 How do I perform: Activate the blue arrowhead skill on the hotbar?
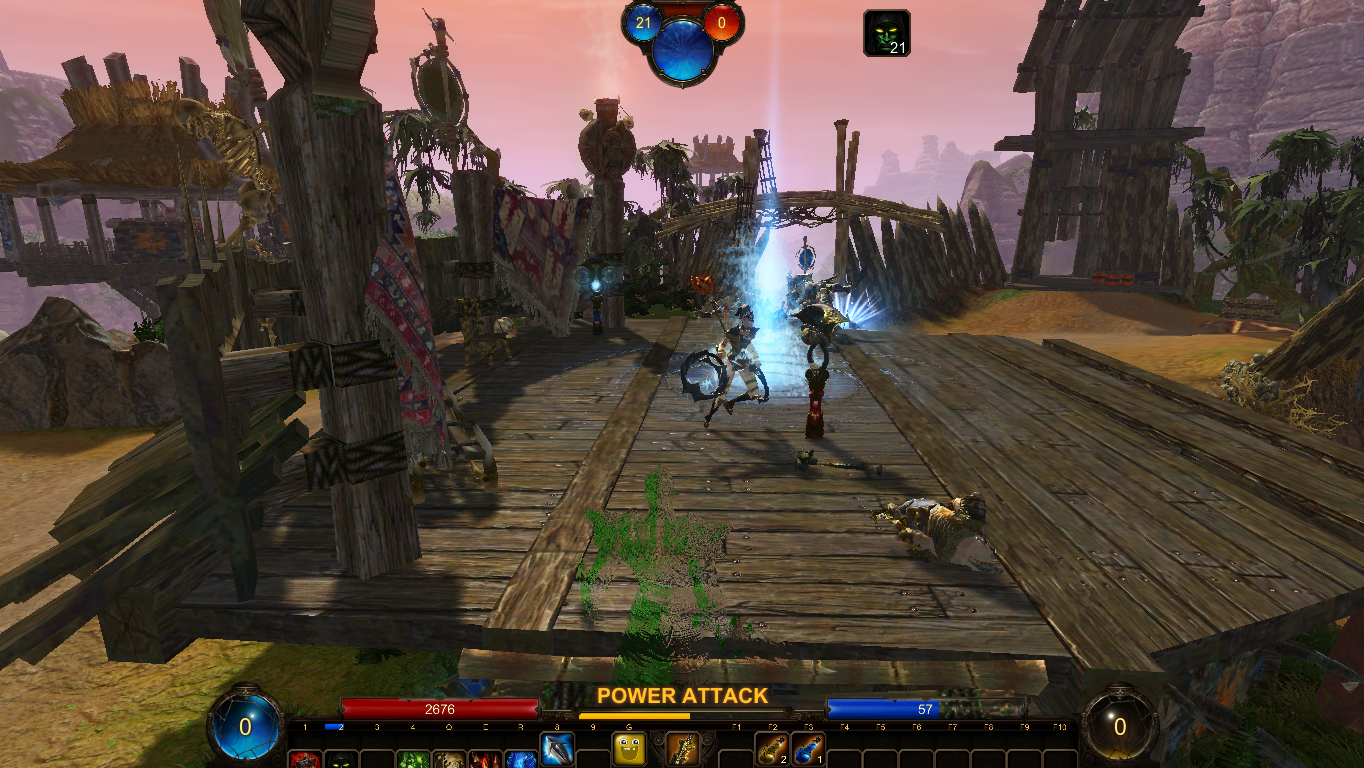tap(557, 748)
